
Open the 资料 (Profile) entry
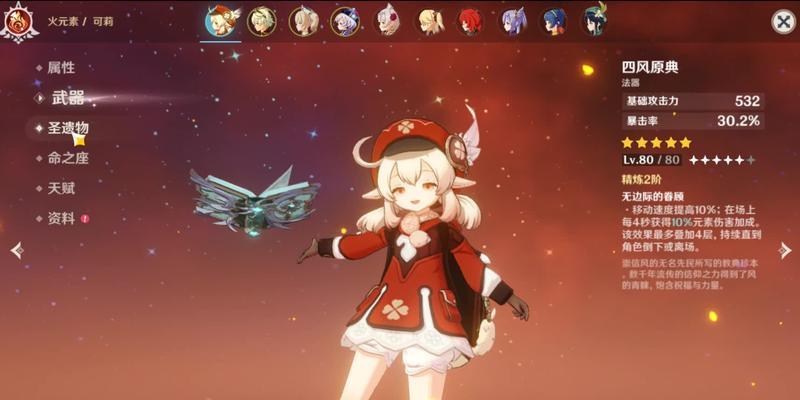pyautogui.click(x=61, y=218)
